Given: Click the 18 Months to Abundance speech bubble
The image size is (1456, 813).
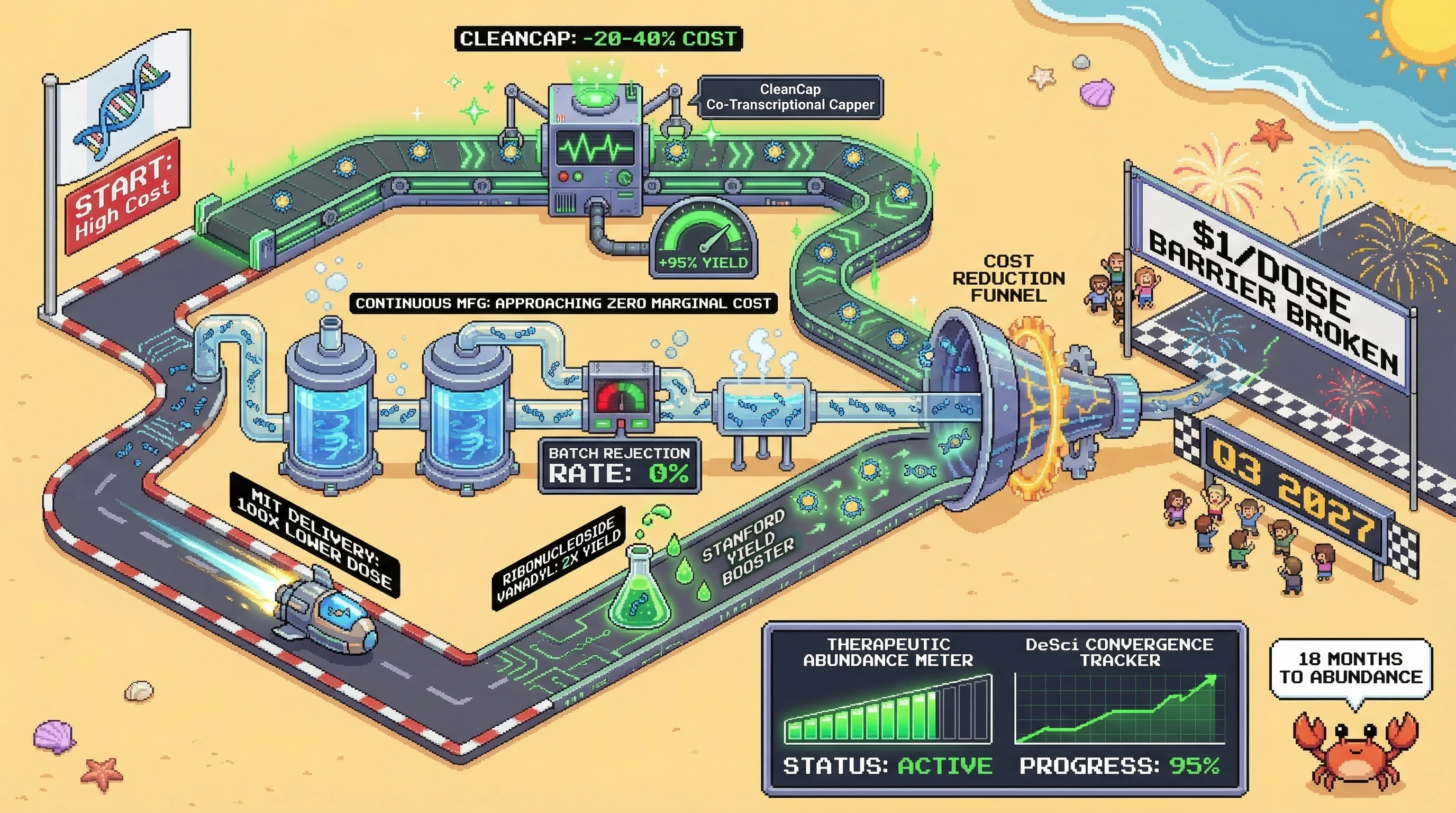Looking at the screenshot, I should pyautogui.click(x=1350, y=669).
